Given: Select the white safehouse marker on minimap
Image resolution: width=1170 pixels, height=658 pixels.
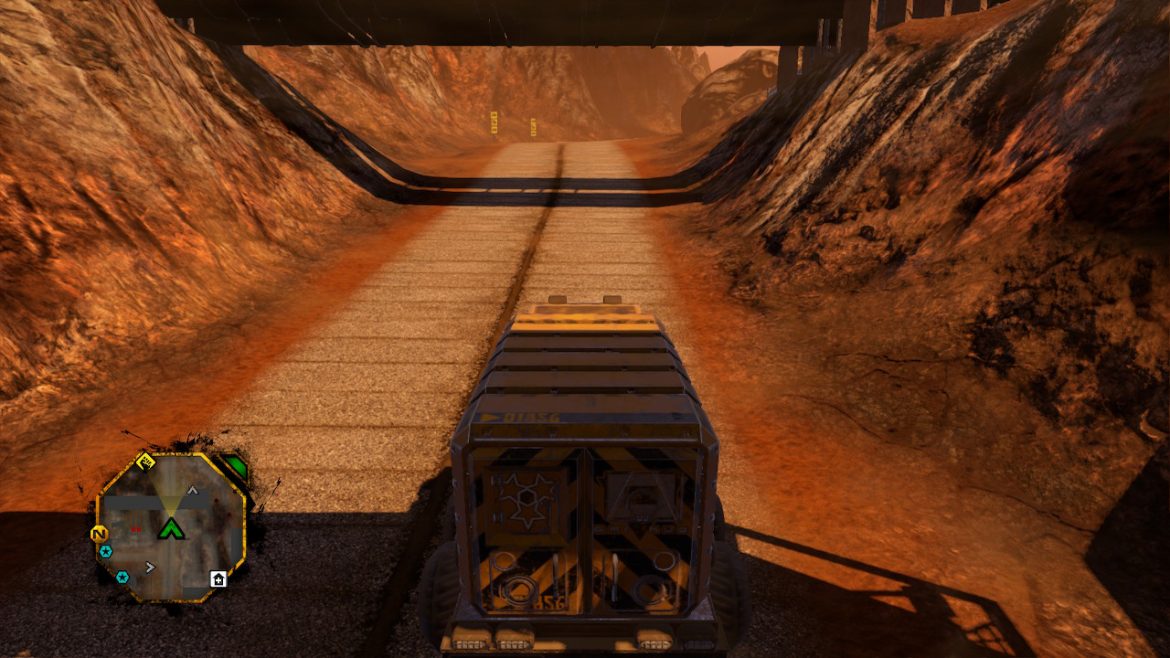Looking at the screenshot, I should click(218, 578).
